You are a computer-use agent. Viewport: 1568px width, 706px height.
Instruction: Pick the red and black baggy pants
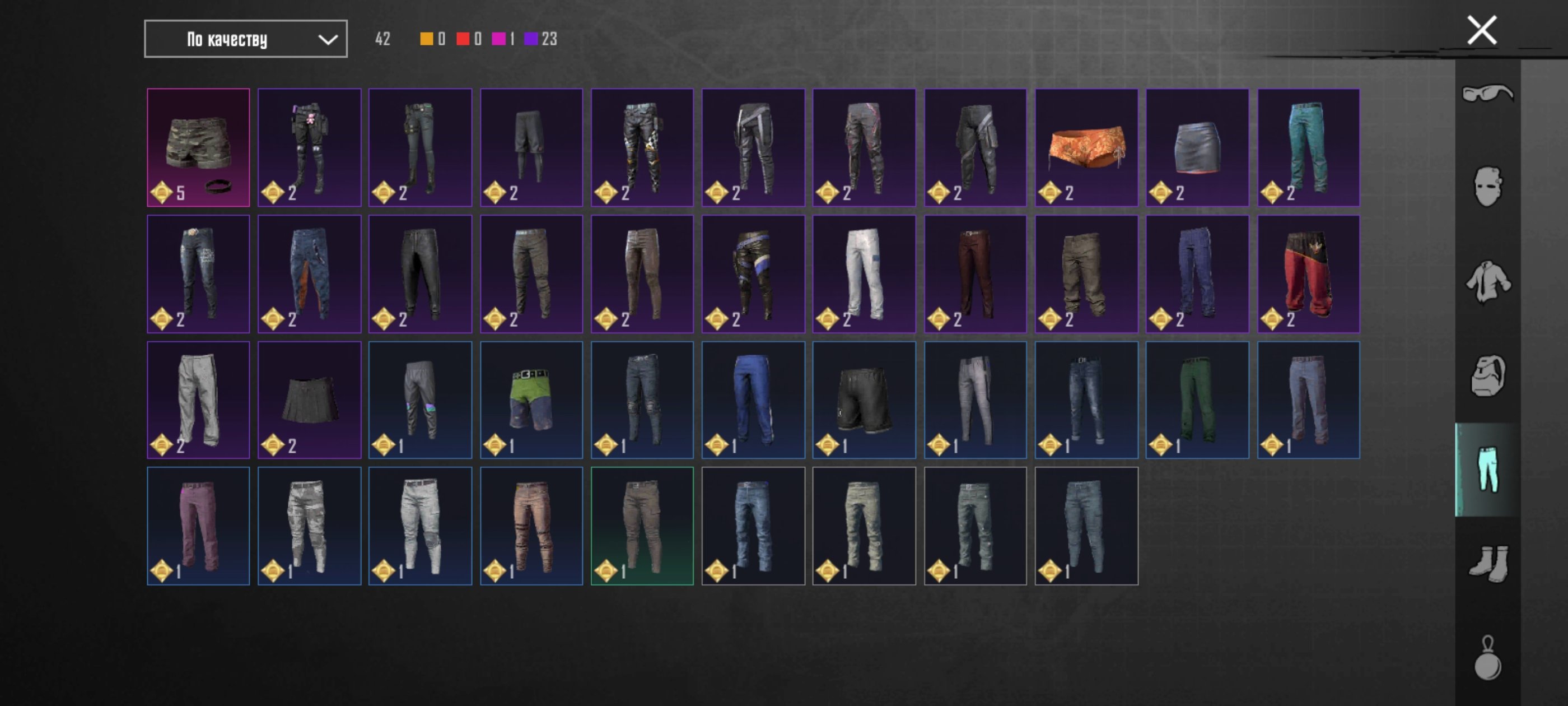[1308, 273]
